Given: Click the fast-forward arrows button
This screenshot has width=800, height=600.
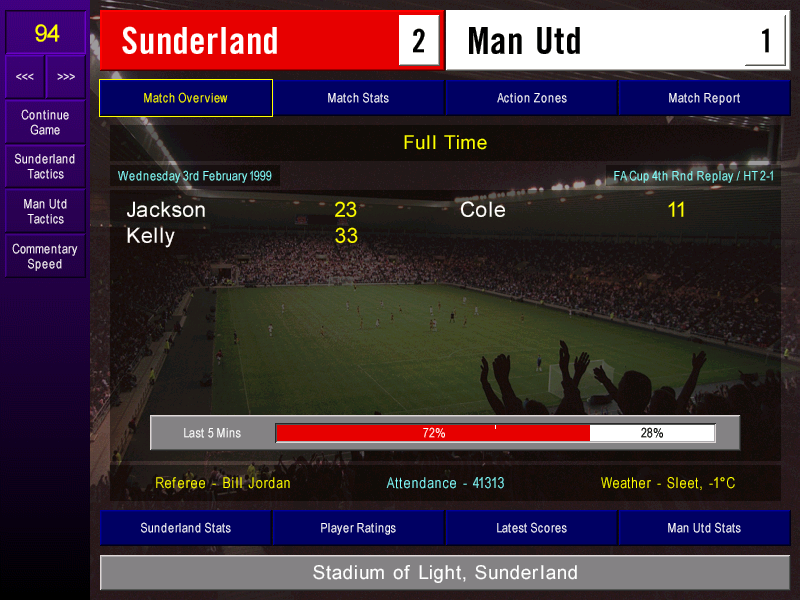Looking at the screenshot, I should (66, 77).
